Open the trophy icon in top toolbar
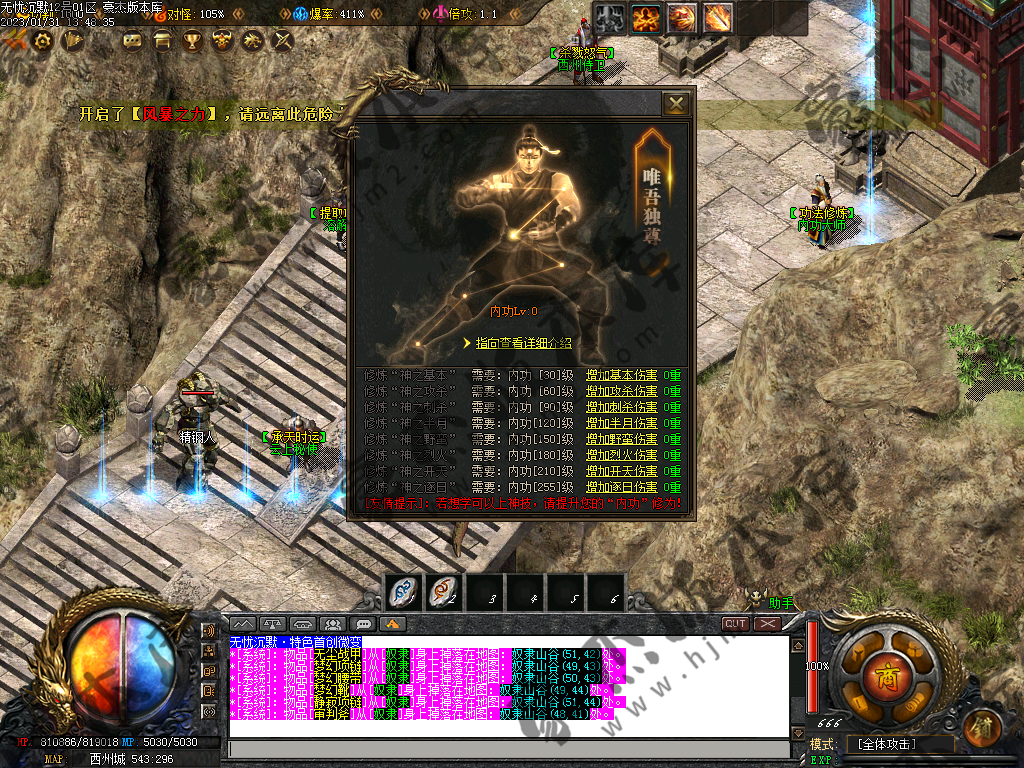Screen dimensions: 1024x768 [x=192, y=41]
